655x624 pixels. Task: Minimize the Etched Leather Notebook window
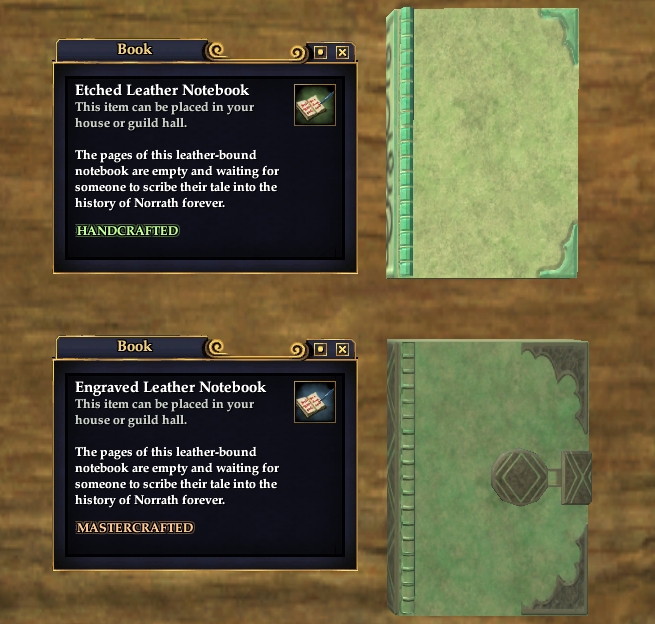320,52
